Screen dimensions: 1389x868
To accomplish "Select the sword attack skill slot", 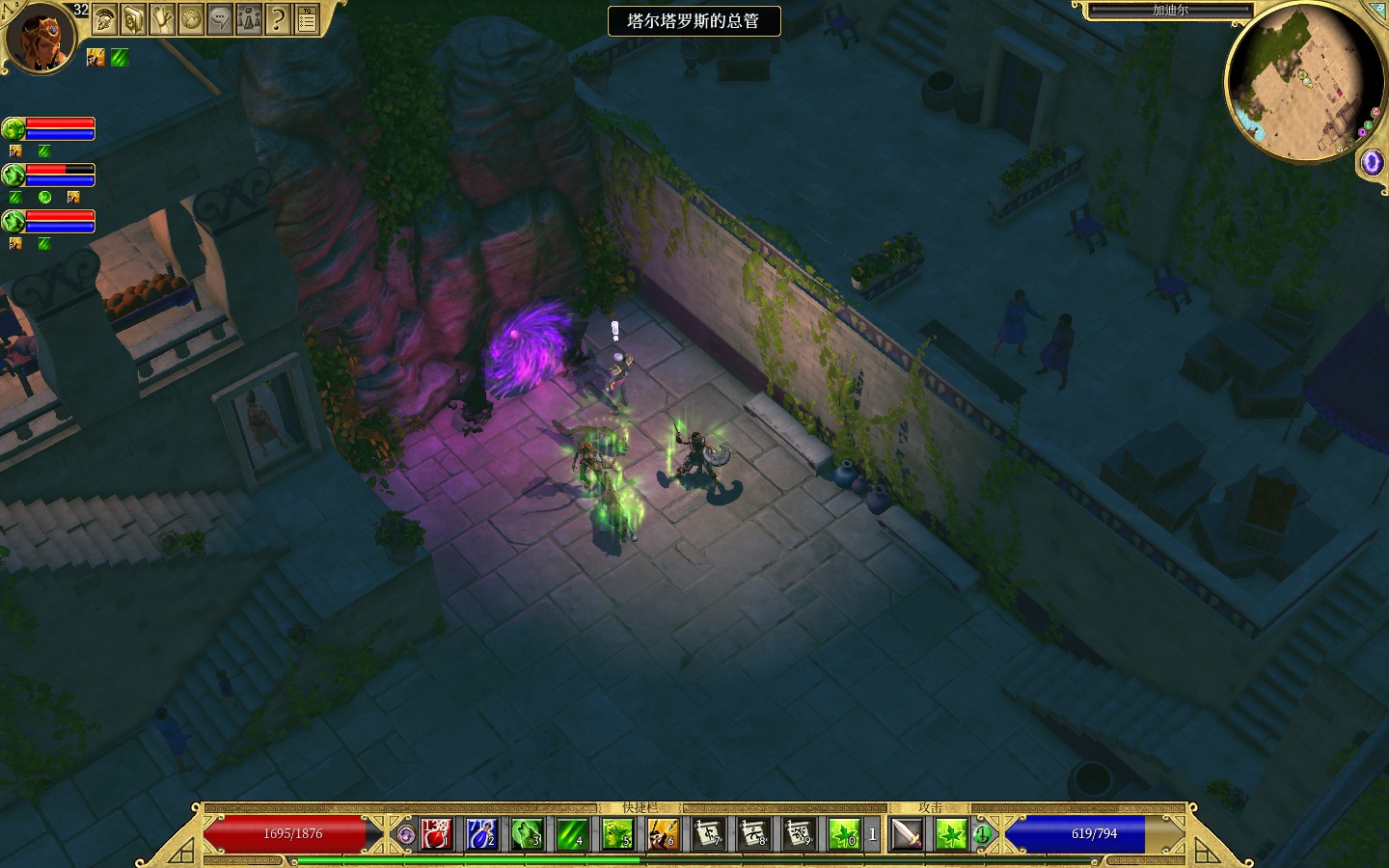I will [x=907, y=834].
